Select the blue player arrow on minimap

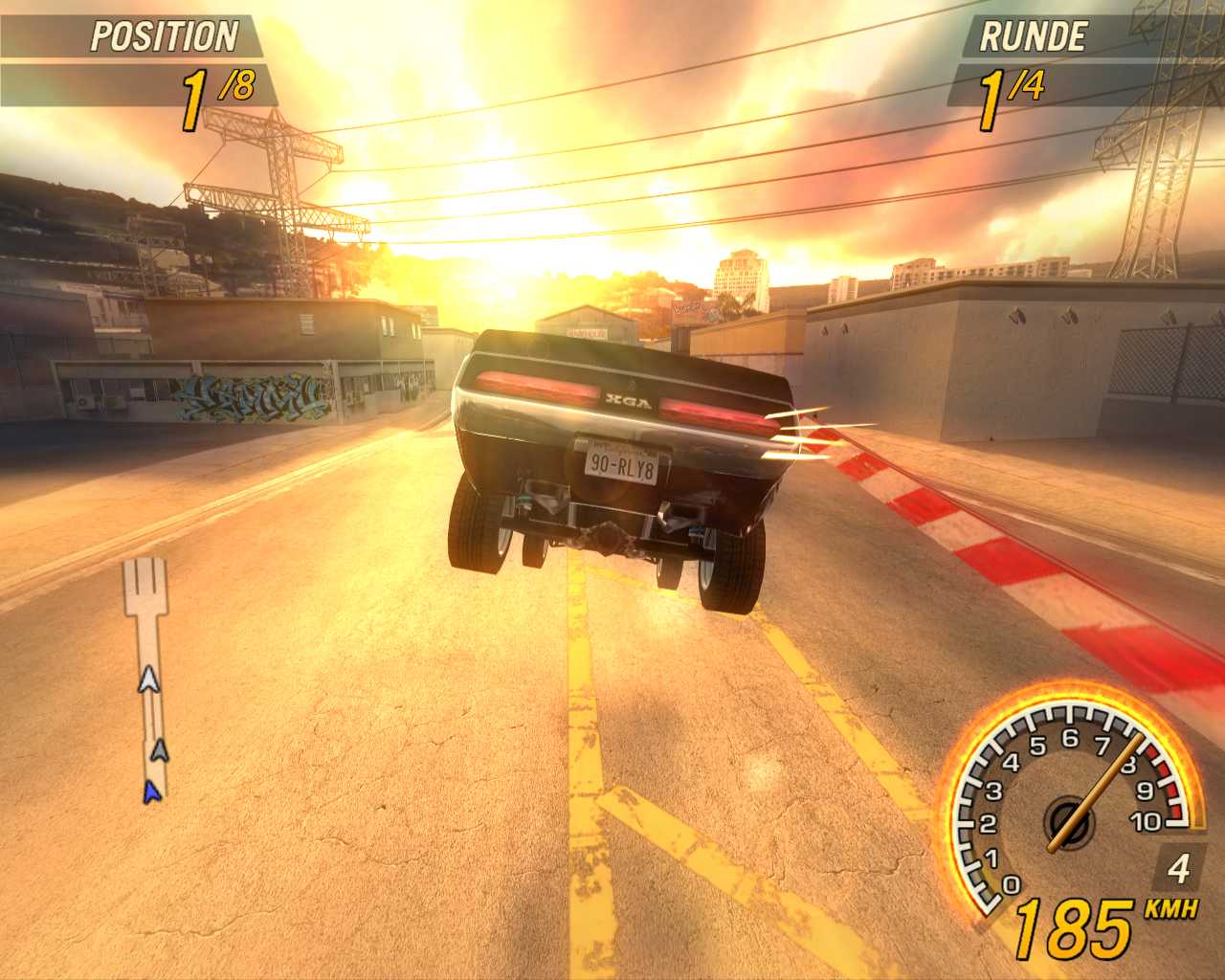pyautogui.click(x=150, y=791)
